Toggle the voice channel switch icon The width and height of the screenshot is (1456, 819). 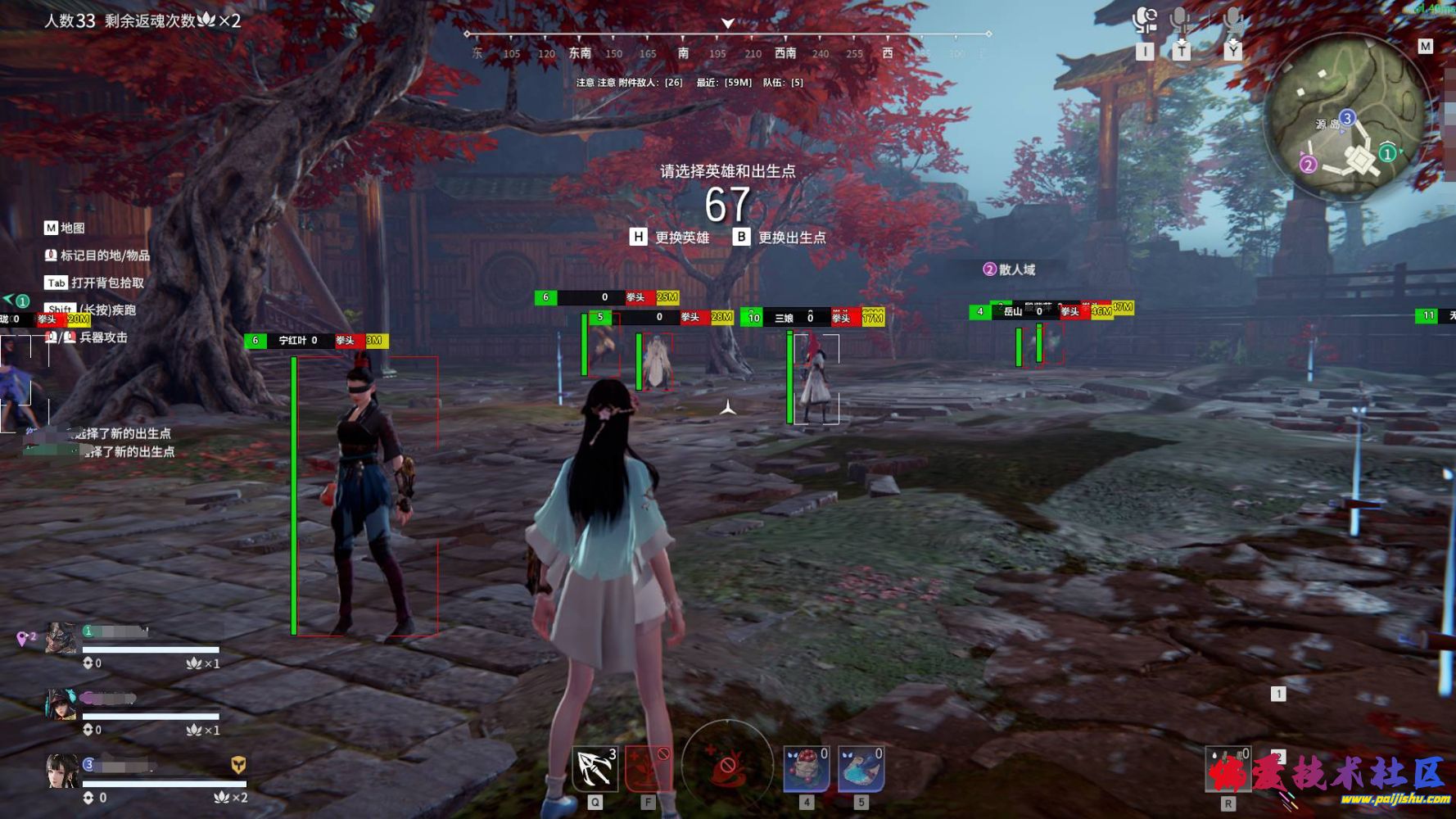(x=1145, y=20)
